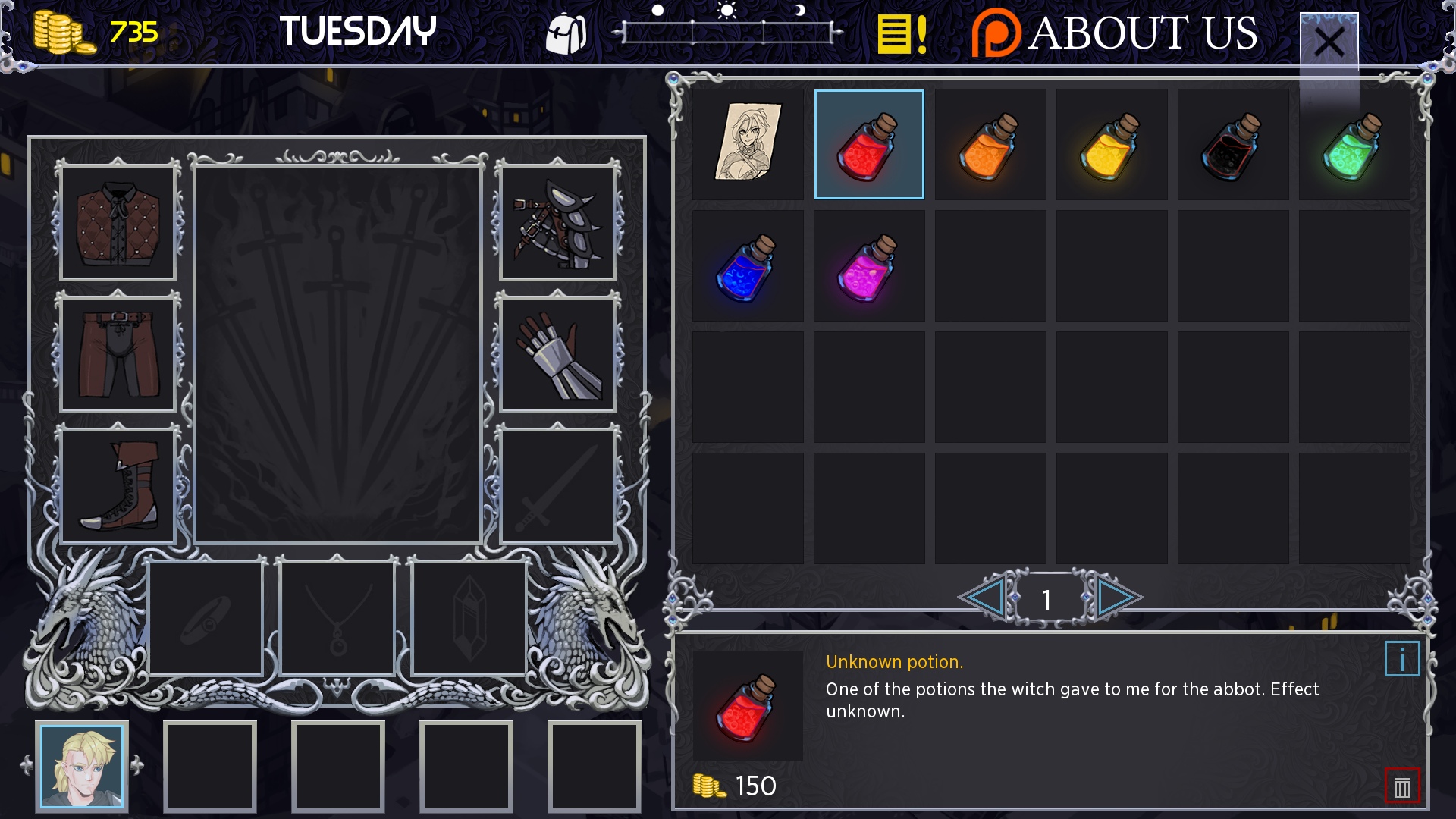Click the equipped armored gauntlet slot
This screenshot has height=819, width=1456.
(x=557, y=355)
